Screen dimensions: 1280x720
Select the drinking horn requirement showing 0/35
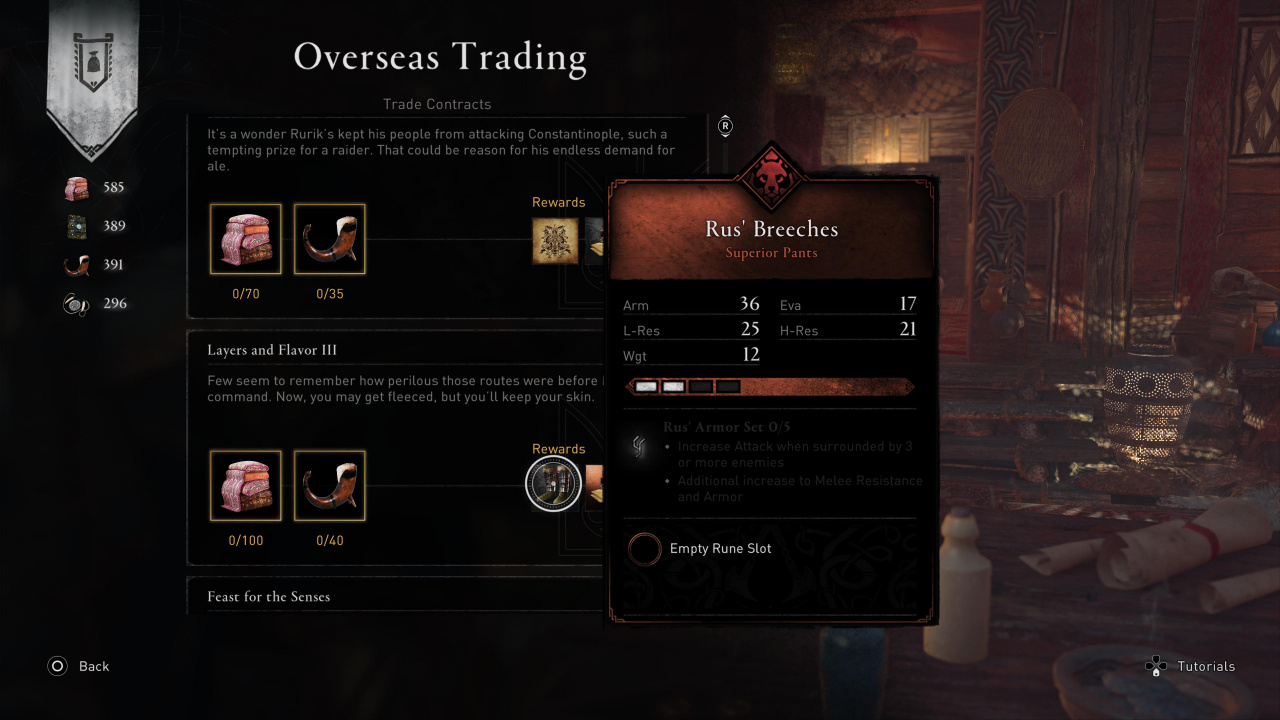pos(329,239)
